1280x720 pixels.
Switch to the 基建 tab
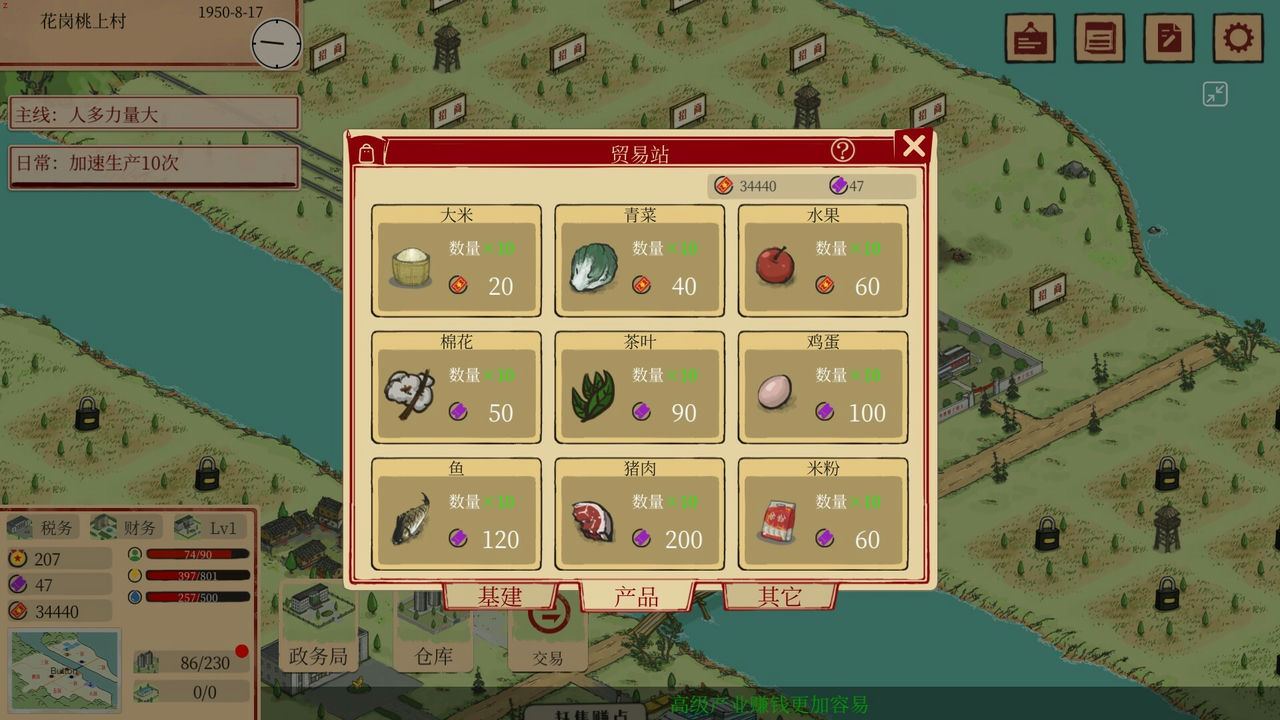coord(500,597)
